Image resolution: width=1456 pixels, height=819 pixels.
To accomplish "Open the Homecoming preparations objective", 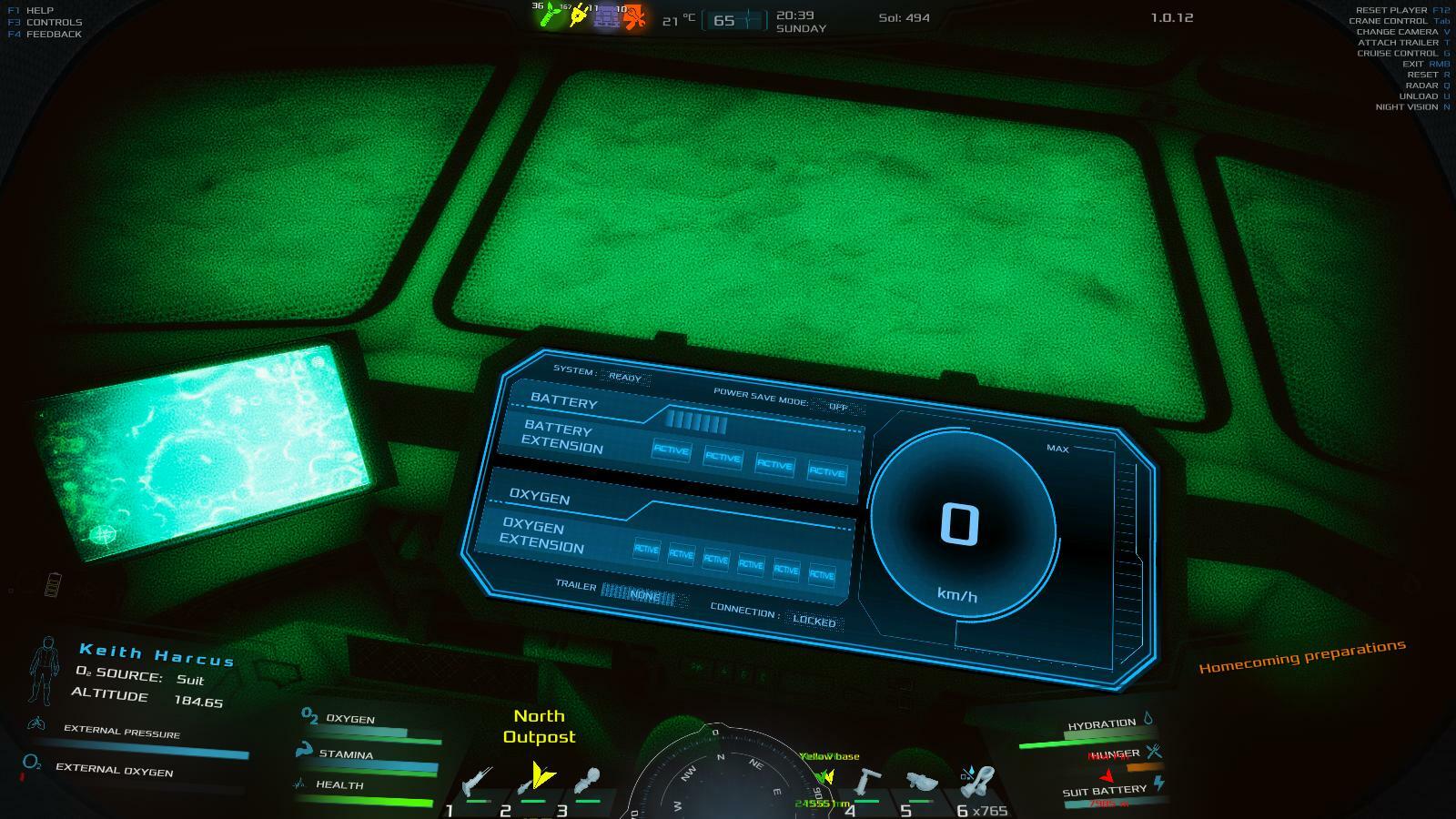I will click(1301, 656).
